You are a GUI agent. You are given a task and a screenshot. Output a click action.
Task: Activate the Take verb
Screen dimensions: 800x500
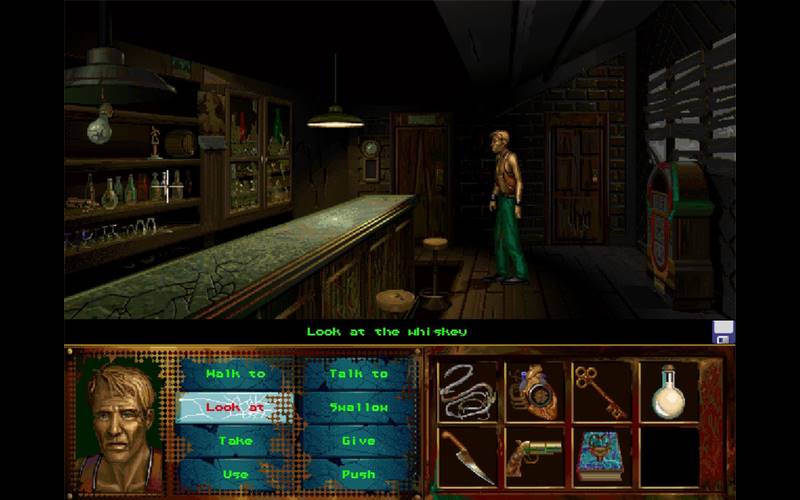click(235, 440)
